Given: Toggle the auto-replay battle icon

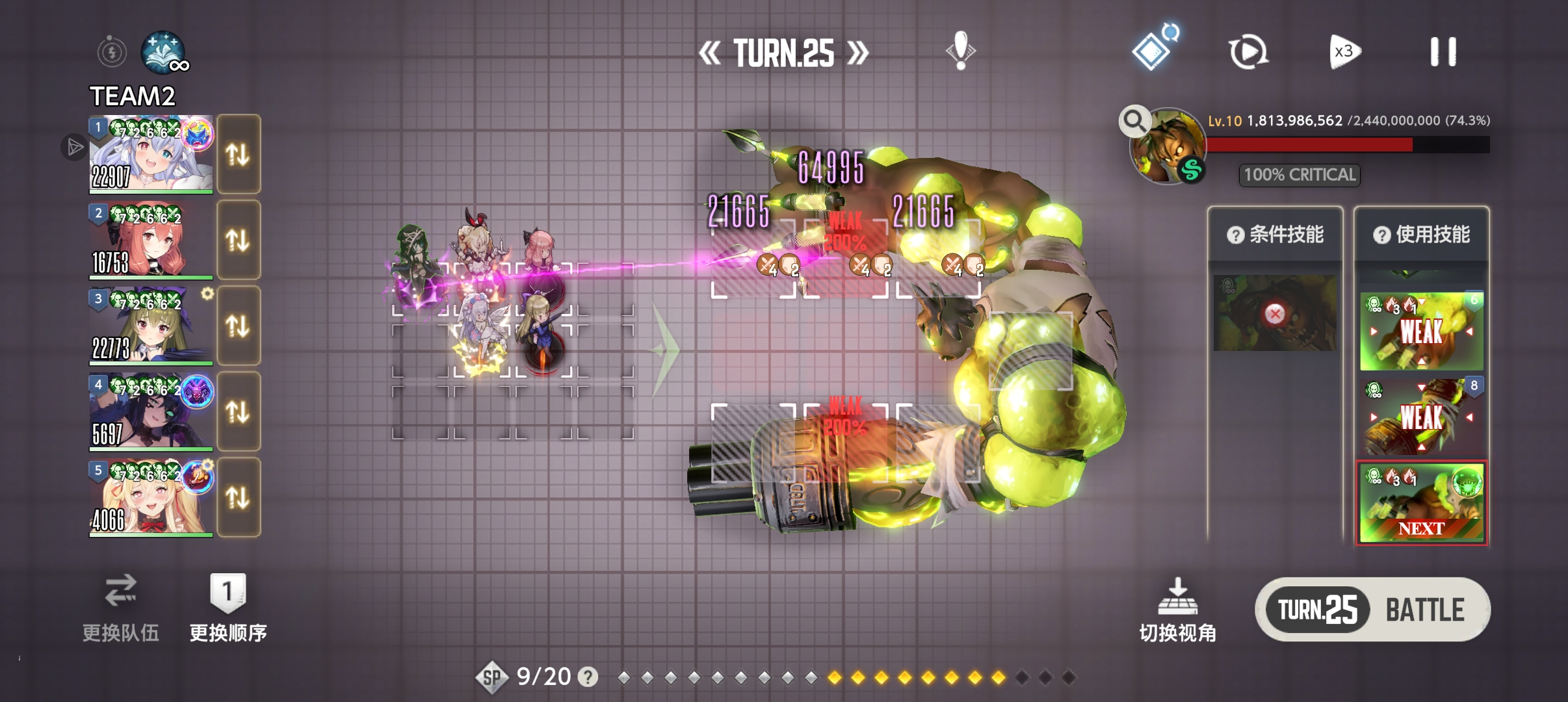Looking at the screenshot, I should click(1248, 52).
